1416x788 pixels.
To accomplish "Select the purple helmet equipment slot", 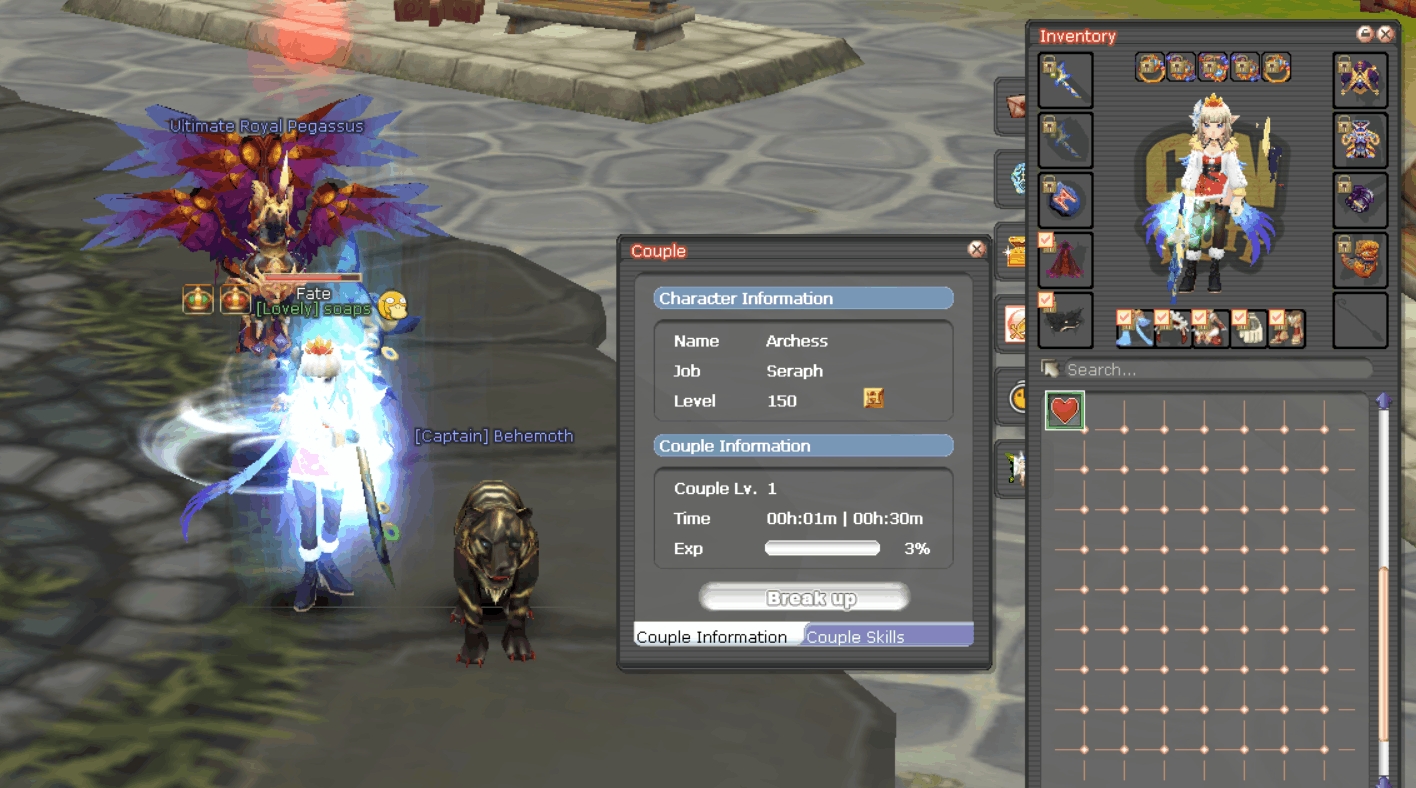I will [1360, 141].
